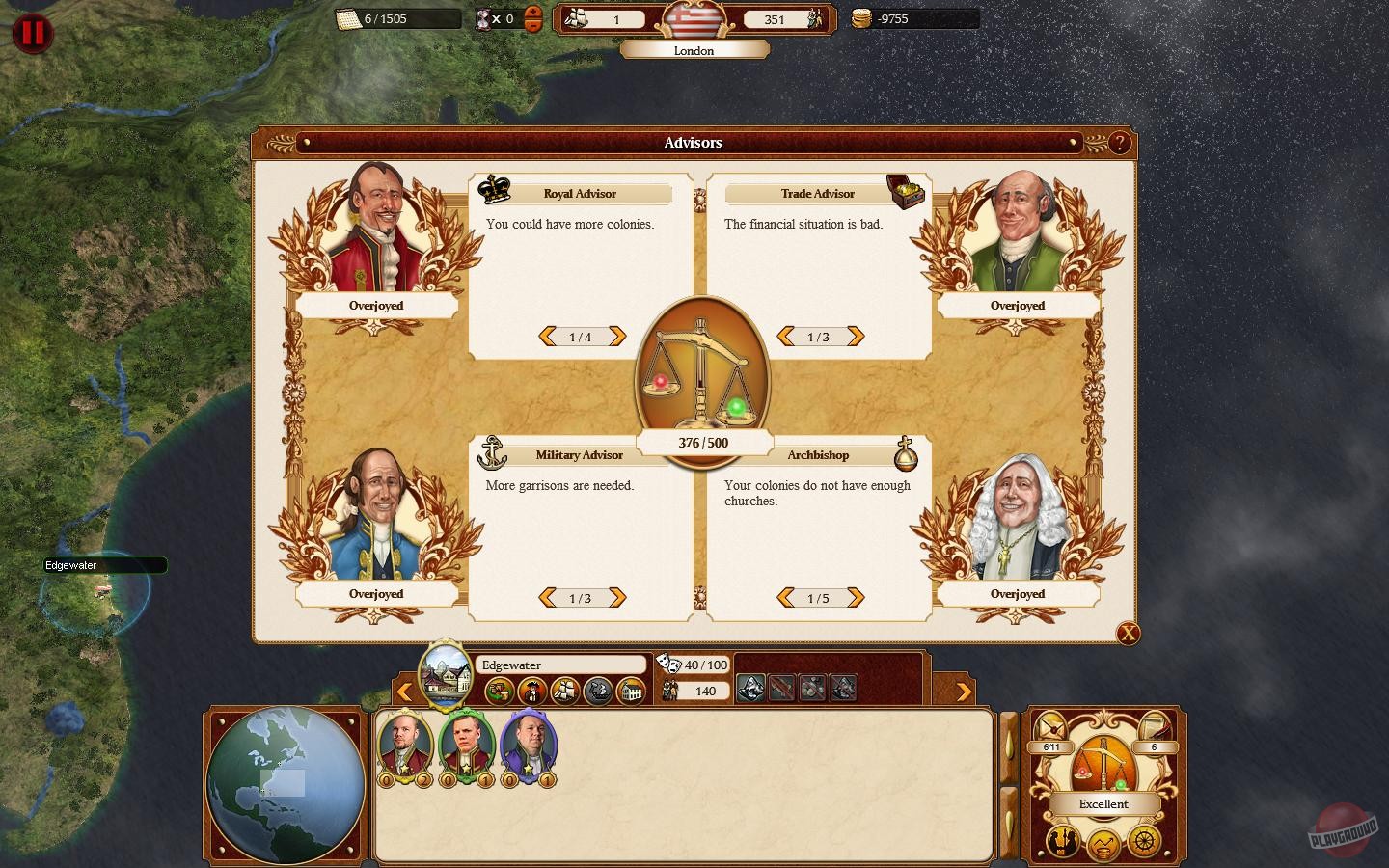This screenshot has width=1389, height=868.
Task: Click the crown icon beside Royal Advisor
Action: click(x=495, y=190)
